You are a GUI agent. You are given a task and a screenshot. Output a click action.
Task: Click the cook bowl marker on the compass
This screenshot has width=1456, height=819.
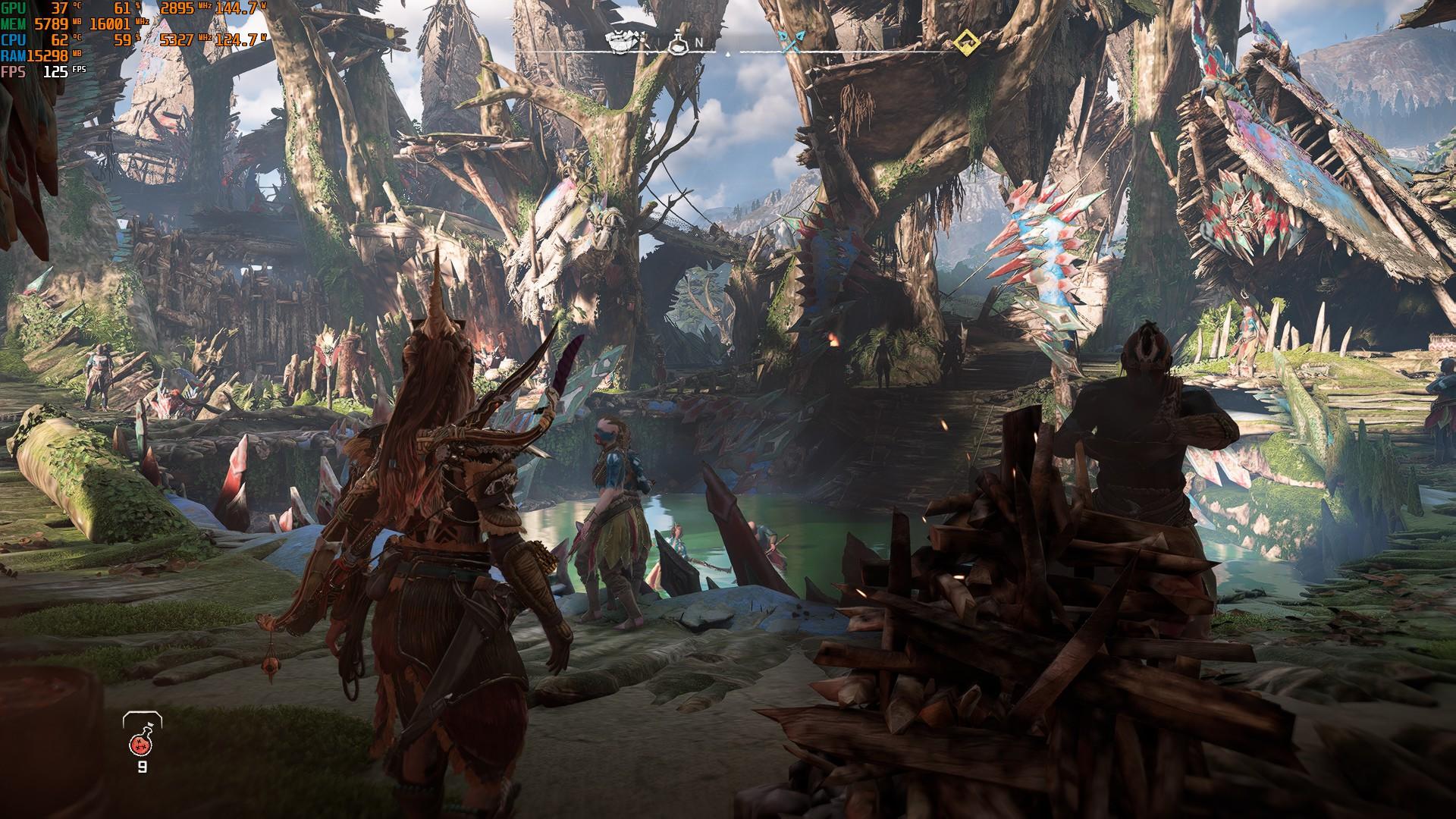[623, 42]
